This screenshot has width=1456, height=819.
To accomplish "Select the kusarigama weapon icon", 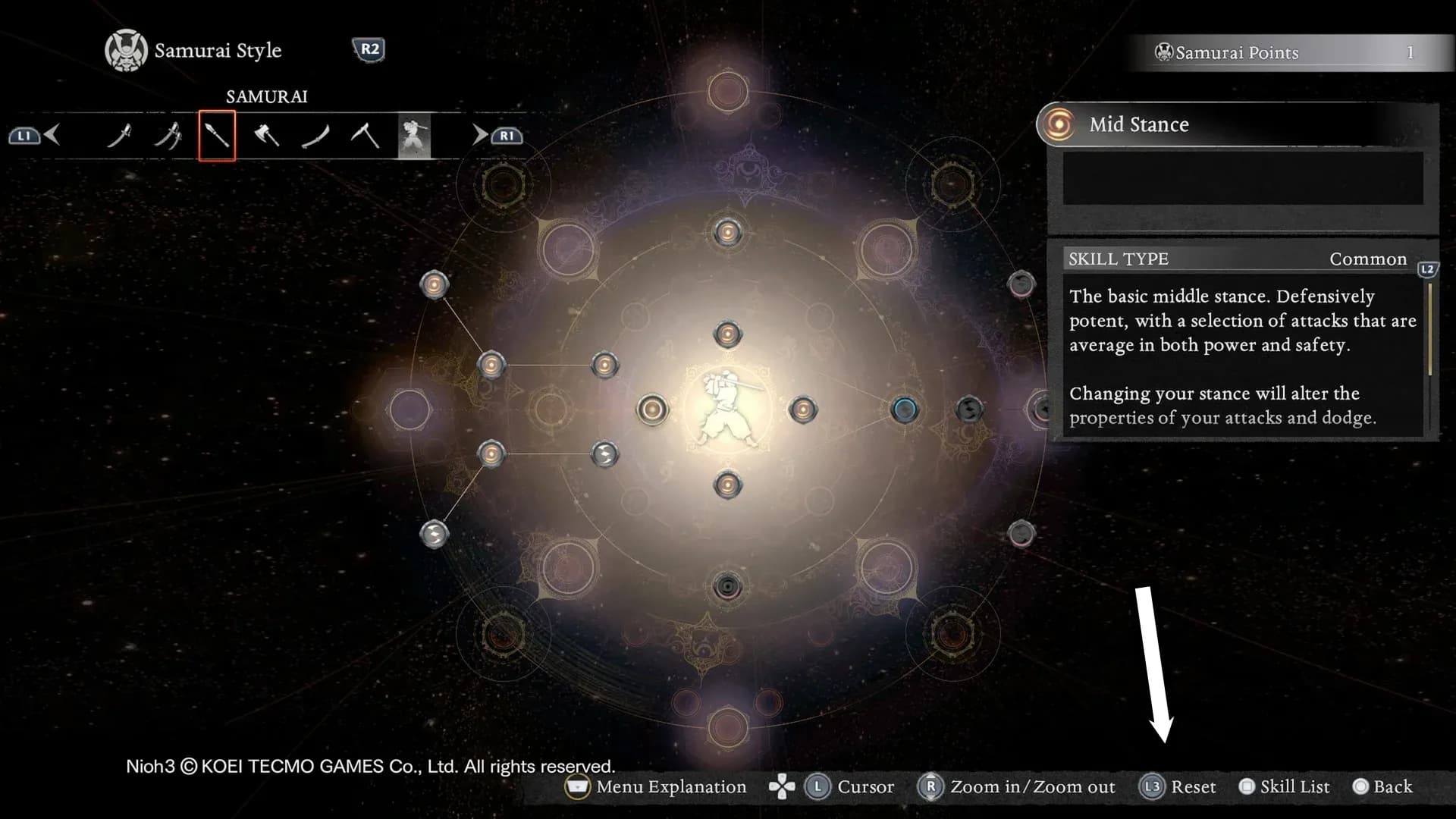I will [x=366, y=136].
